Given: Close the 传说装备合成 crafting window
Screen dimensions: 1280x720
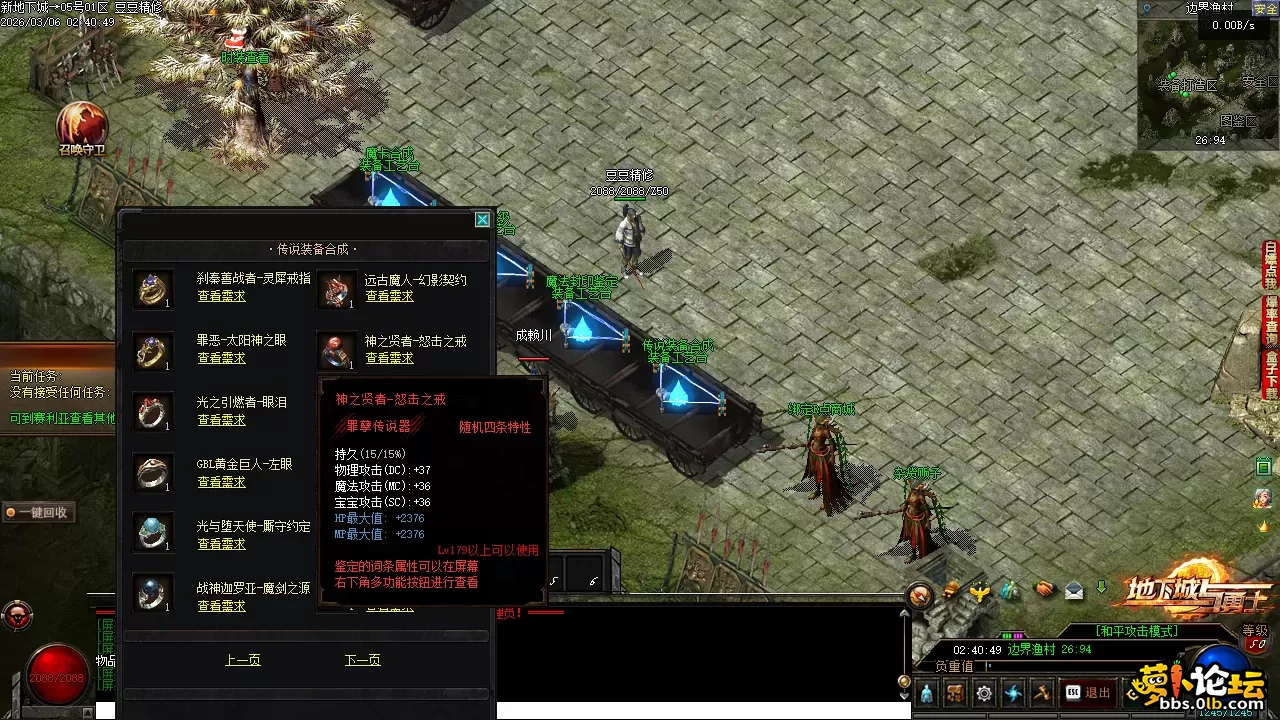Looking at the screenshot, I should tap(482, 220).
